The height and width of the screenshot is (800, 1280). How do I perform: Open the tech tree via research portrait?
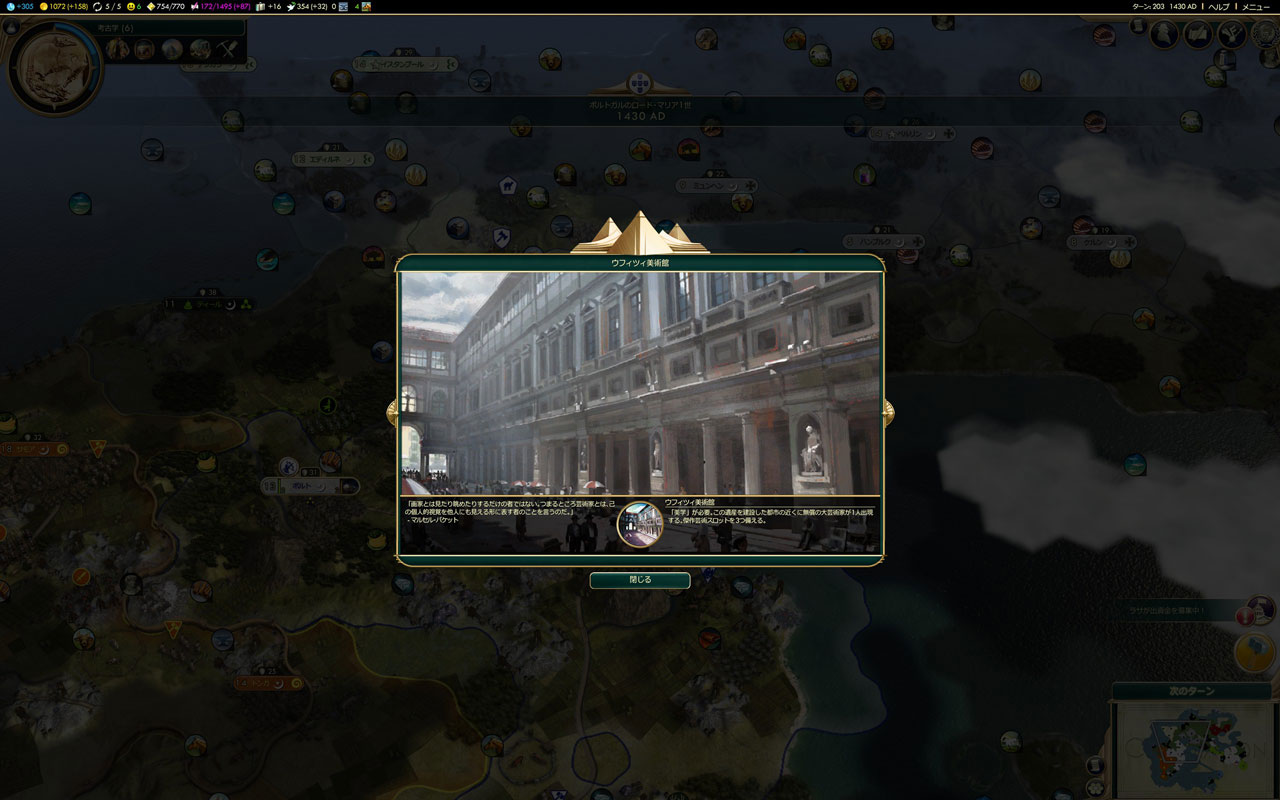click(53, 67)
